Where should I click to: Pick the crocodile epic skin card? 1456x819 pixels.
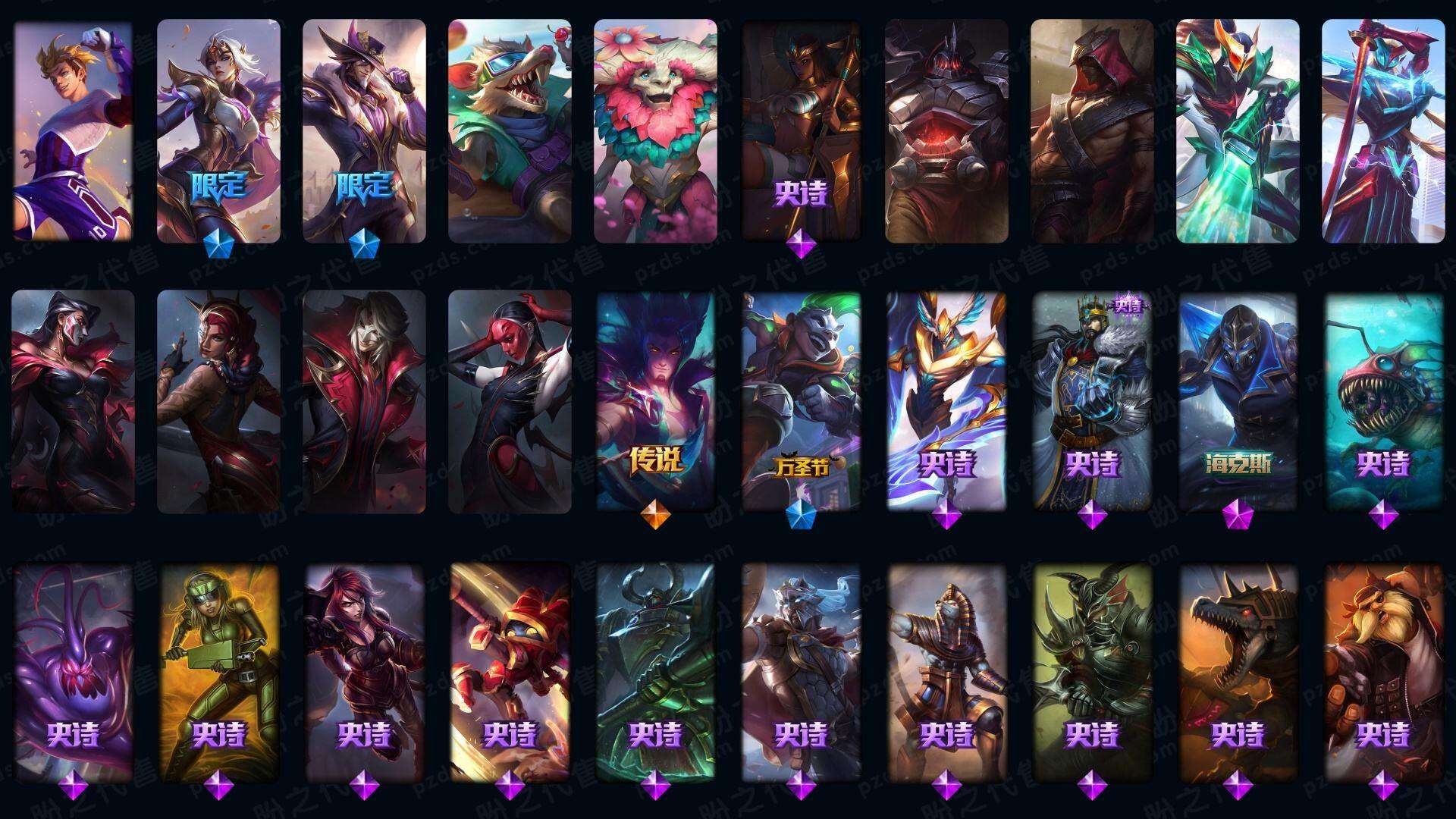click(x=1238, y=672)
